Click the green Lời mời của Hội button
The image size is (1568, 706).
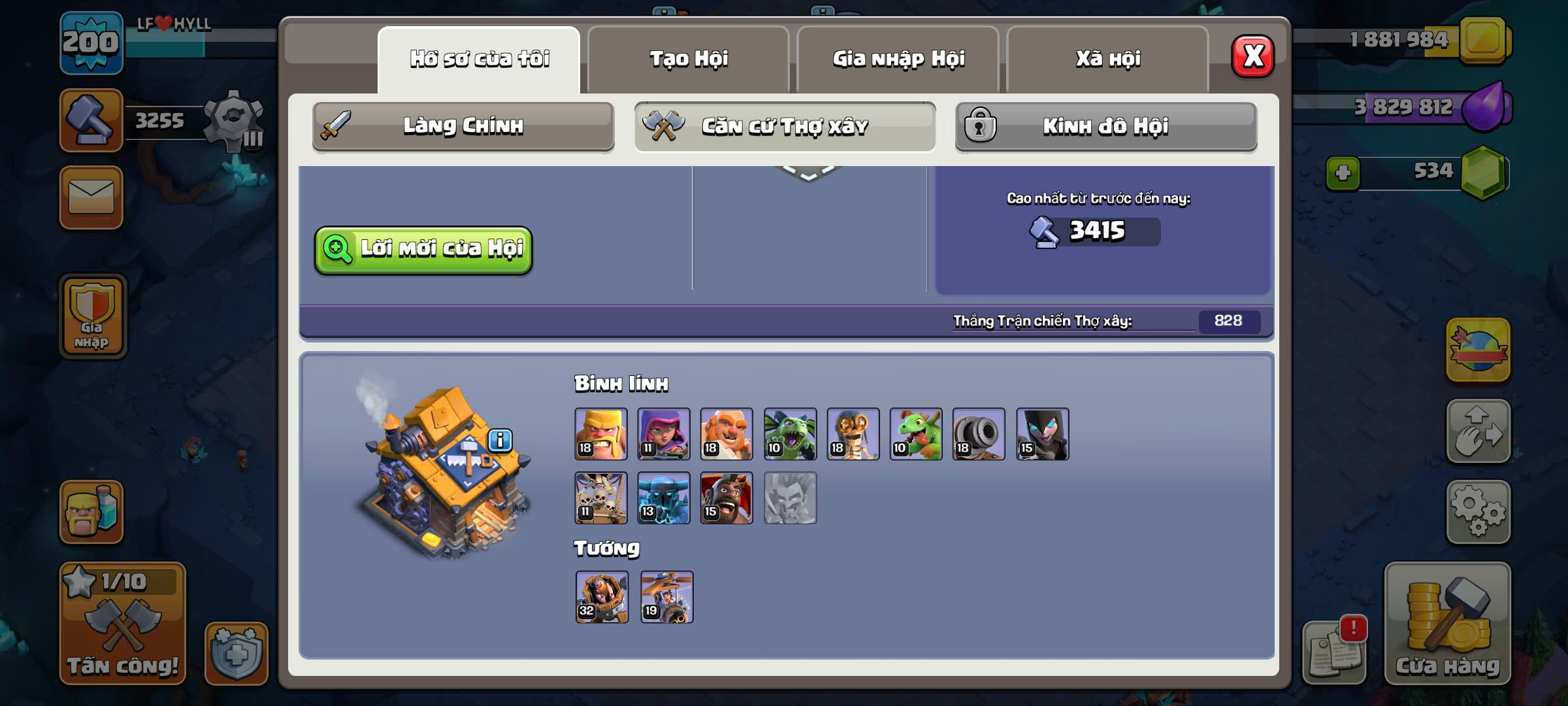click(423, 250)
